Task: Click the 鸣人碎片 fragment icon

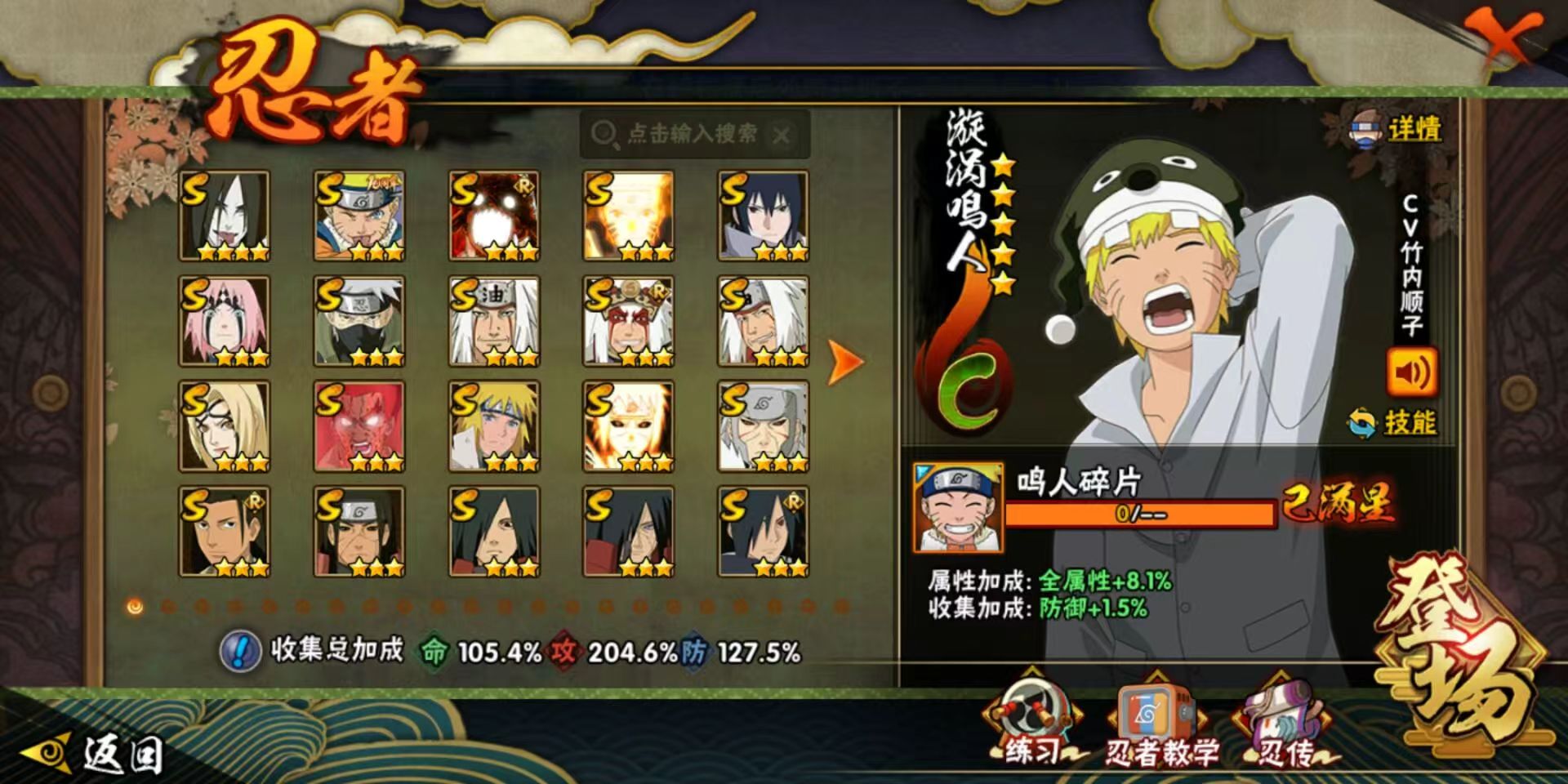Action: (958, 506)
